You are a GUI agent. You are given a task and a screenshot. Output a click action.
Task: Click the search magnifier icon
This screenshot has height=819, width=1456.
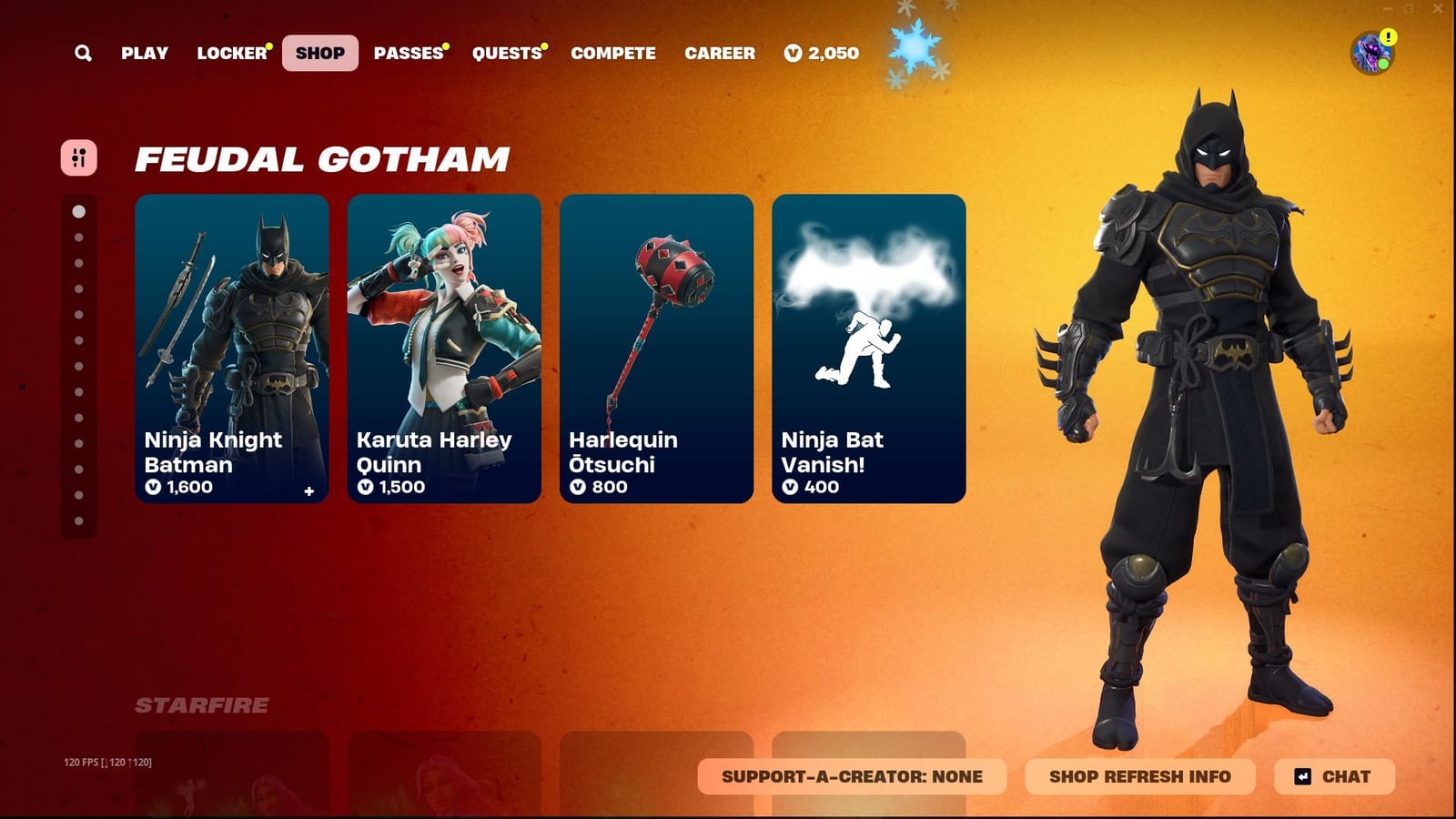click(x=82, y=53)
